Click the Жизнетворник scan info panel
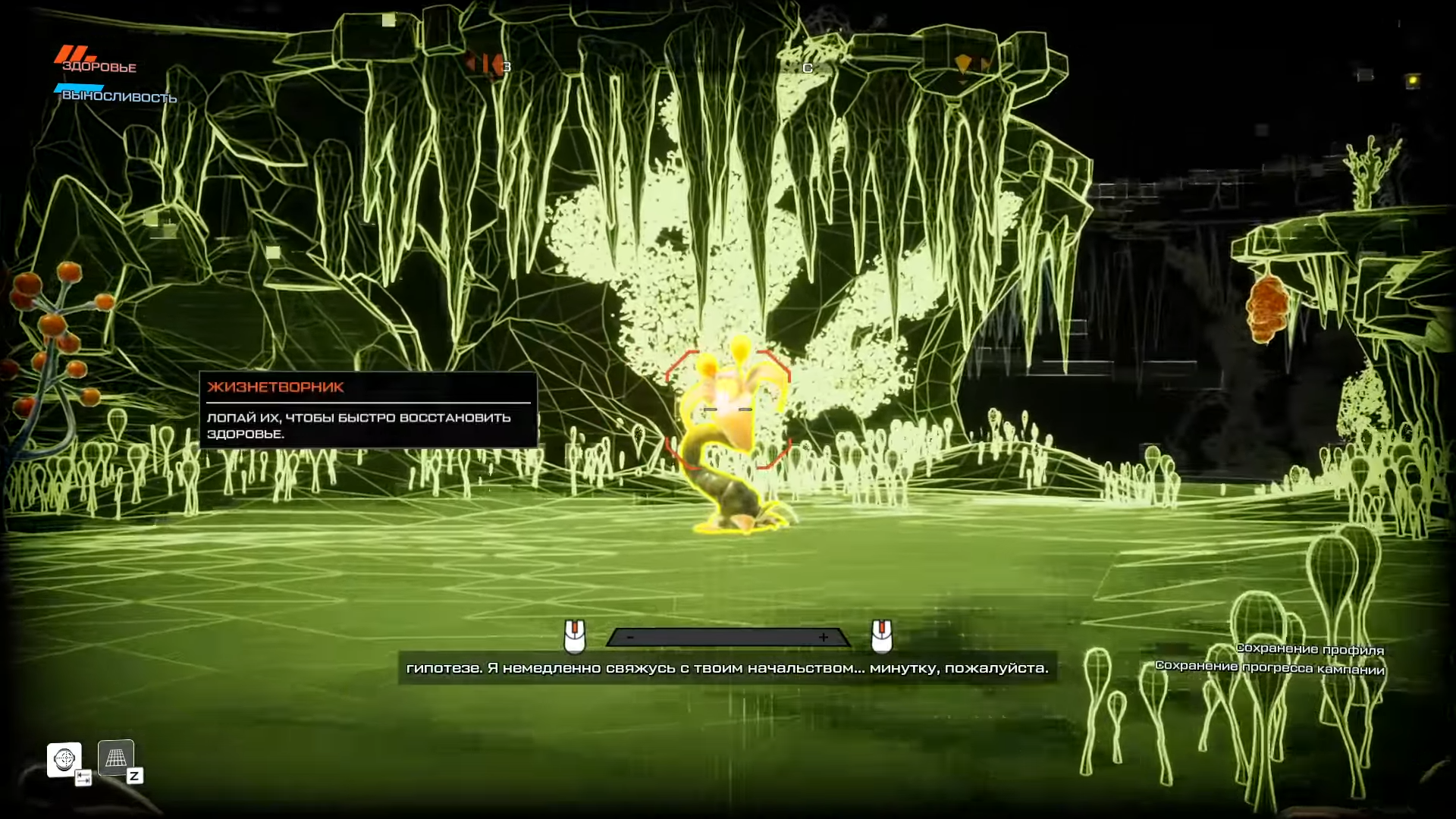This screenshot has height=819, width=1456. (369, 410)
